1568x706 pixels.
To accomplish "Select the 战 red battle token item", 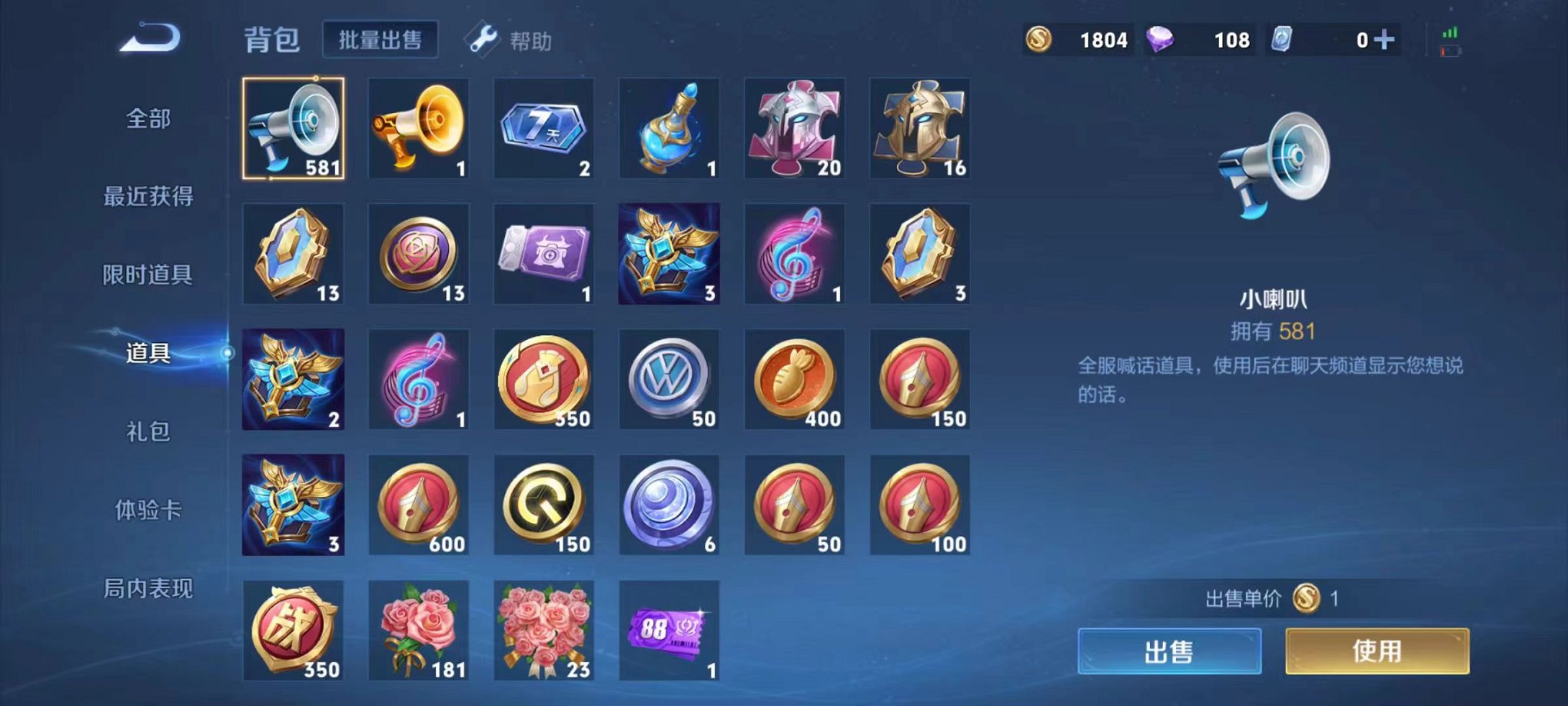I will point(293,631).
